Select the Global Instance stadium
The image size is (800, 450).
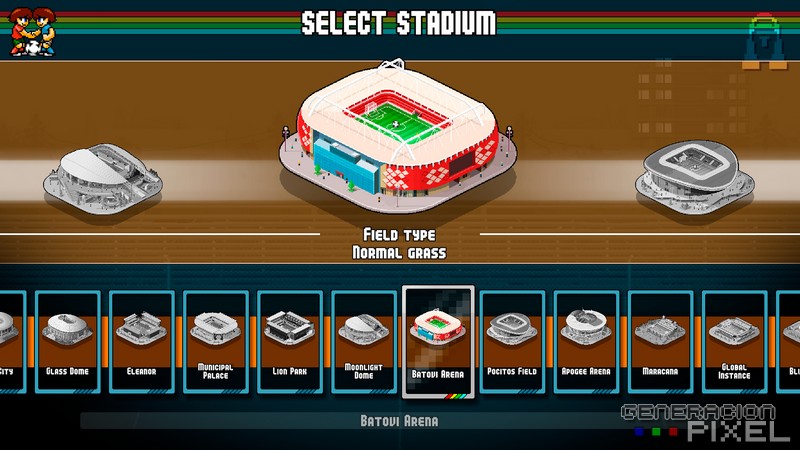click(734, 338)
